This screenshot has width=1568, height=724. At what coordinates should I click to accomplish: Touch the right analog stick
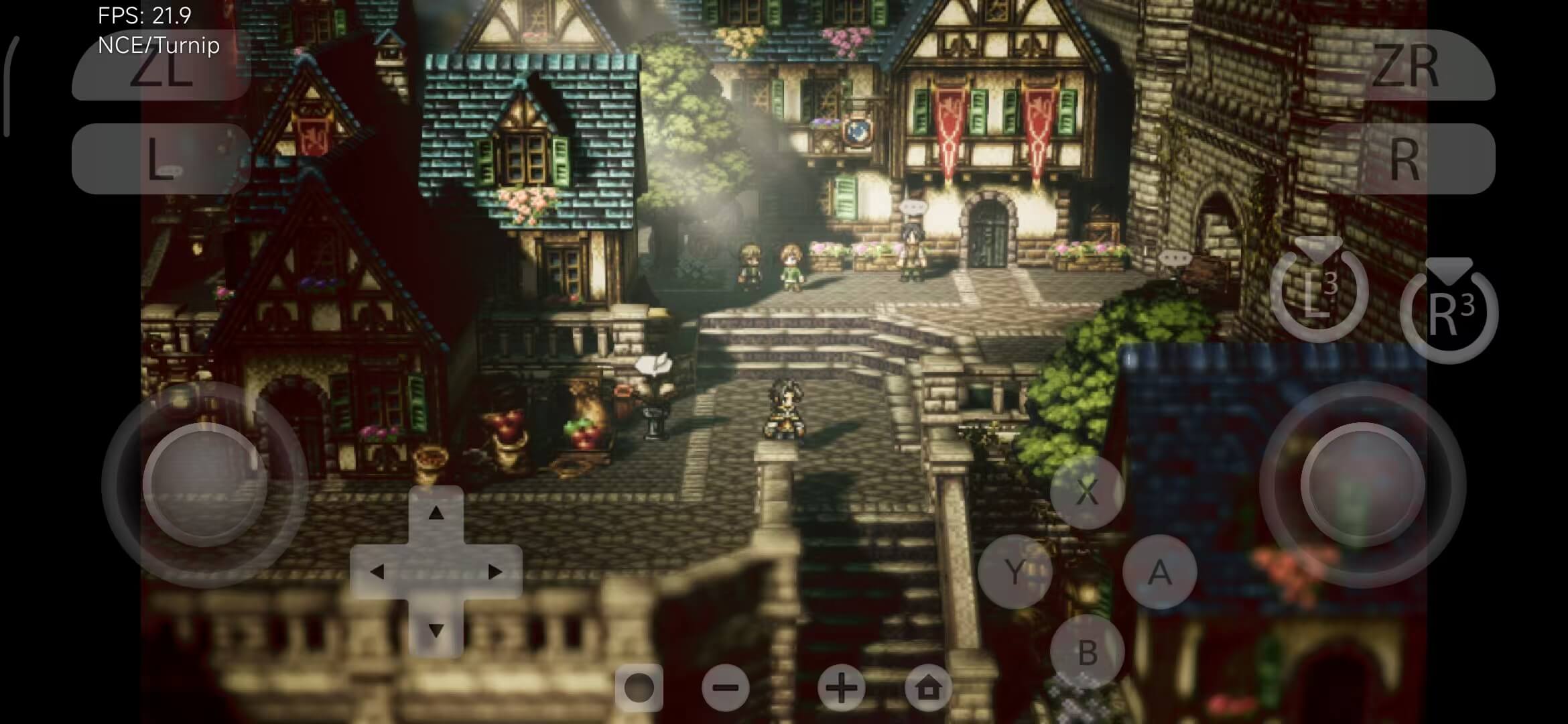(x=1362, y=484)
